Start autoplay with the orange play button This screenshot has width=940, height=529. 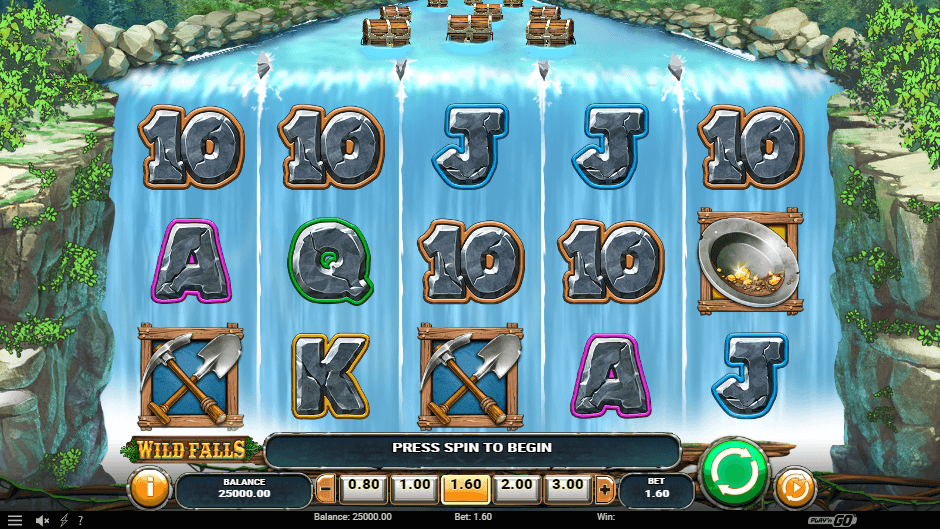click(x=794, y=489)
